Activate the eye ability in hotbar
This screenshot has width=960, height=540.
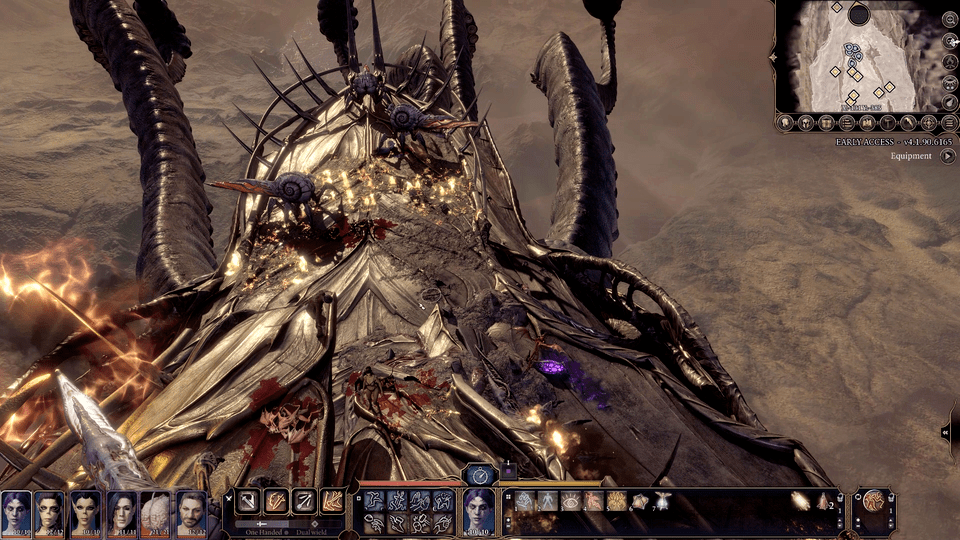[571, 502]
